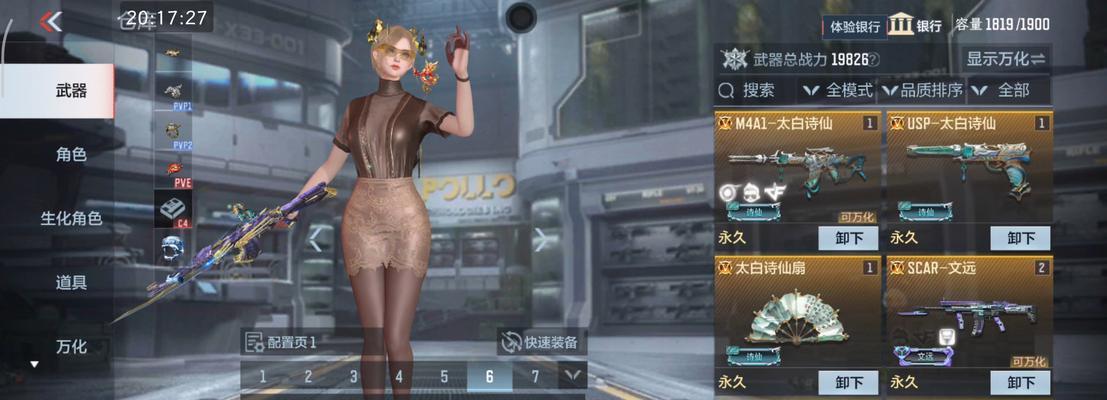1107x400 pixels.
Task: Open the 全模式 mode dropdown
Action: pyautogui.click(x=838, y=90)
